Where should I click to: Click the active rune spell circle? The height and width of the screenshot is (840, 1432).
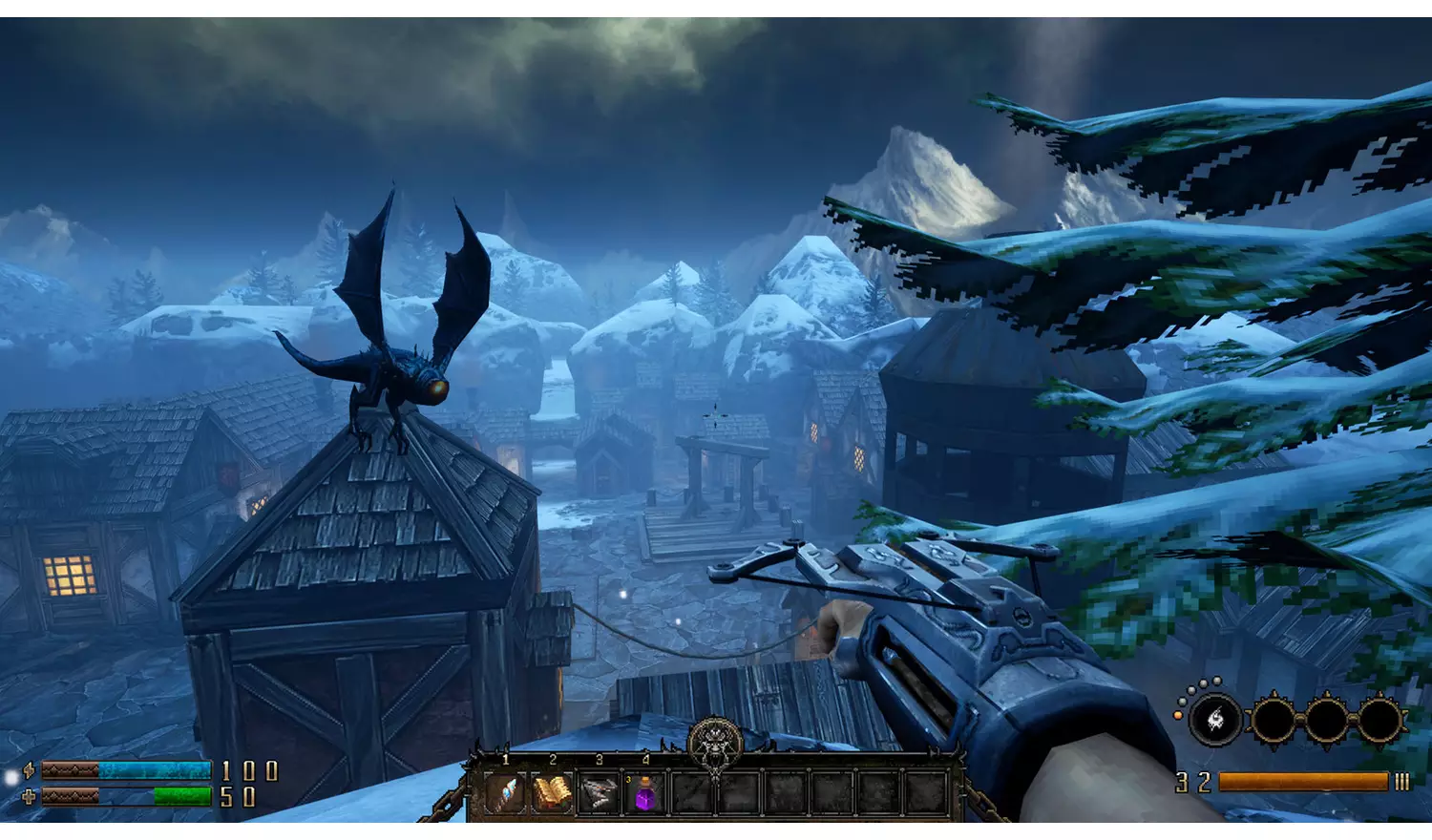point(1214,720)
